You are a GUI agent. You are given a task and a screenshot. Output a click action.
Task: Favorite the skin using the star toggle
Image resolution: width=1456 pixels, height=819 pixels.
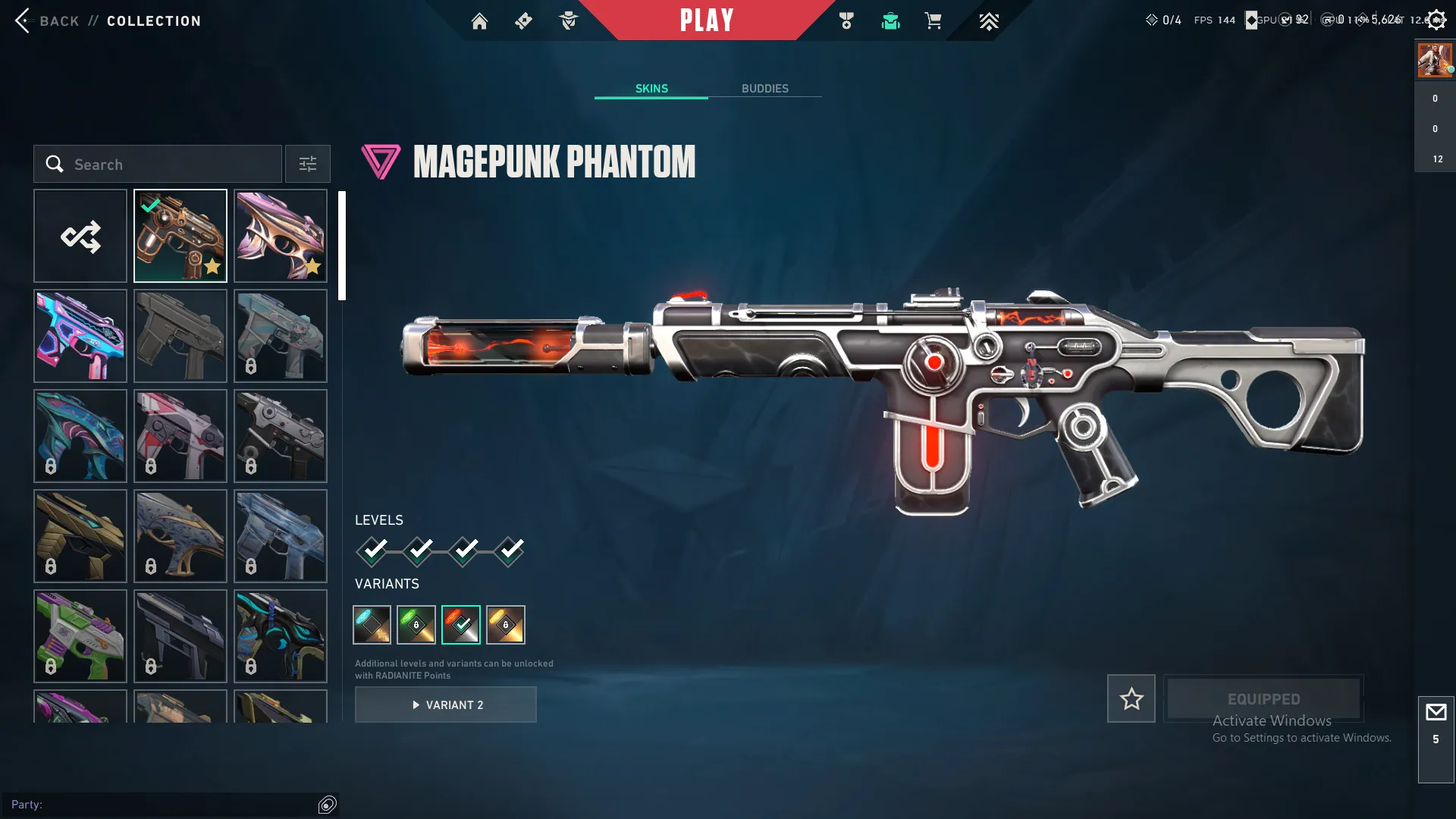[1131, 698]
